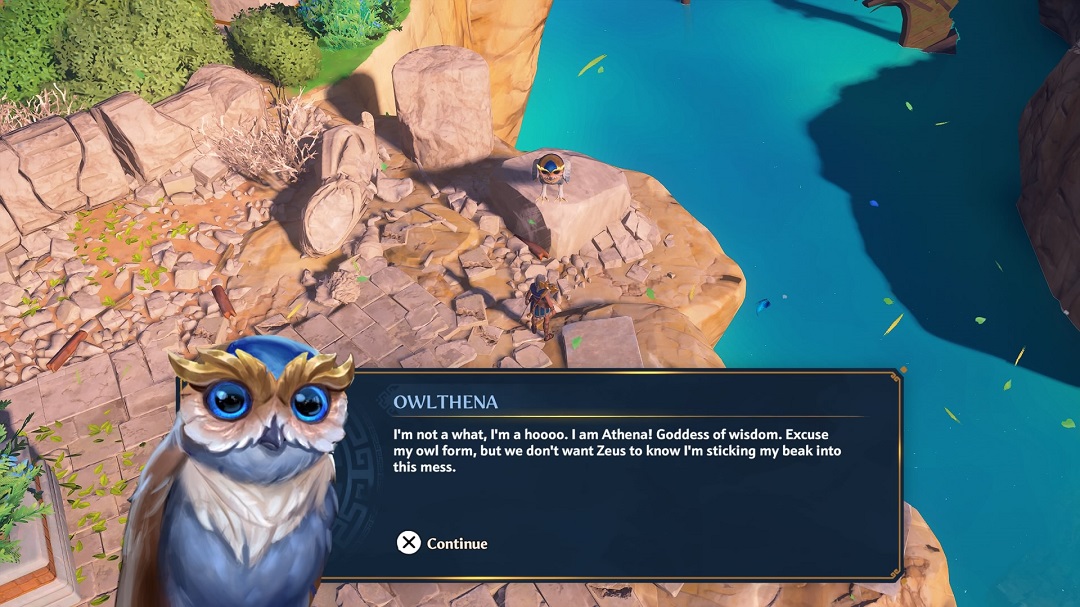This screenshot has height=607, width=1080.
Task: Continue the Owlthena dialogue
Action: coord(442,543)
